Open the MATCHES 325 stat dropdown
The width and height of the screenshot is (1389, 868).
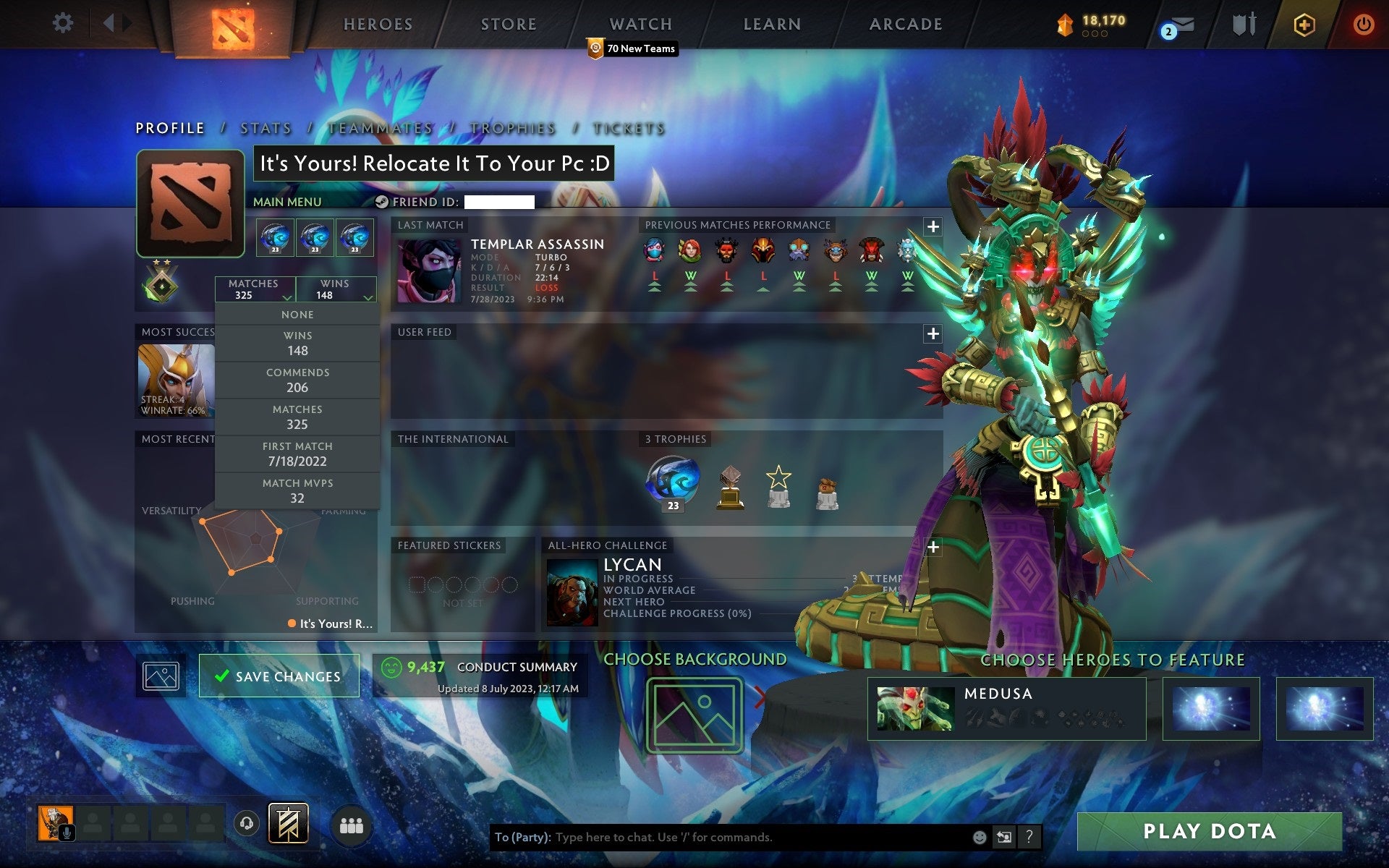pyautogui.click(x=254, y=289)
